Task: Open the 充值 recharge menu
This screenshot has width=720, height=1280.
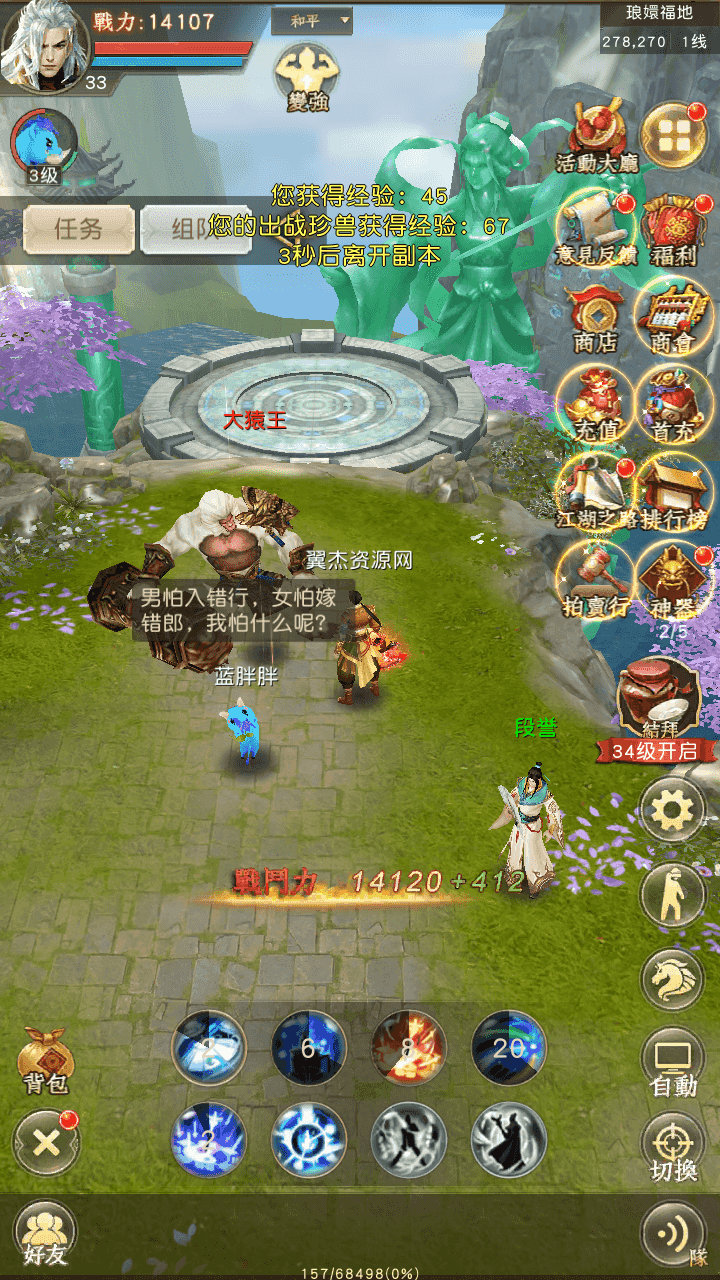Action: point(596,406)
